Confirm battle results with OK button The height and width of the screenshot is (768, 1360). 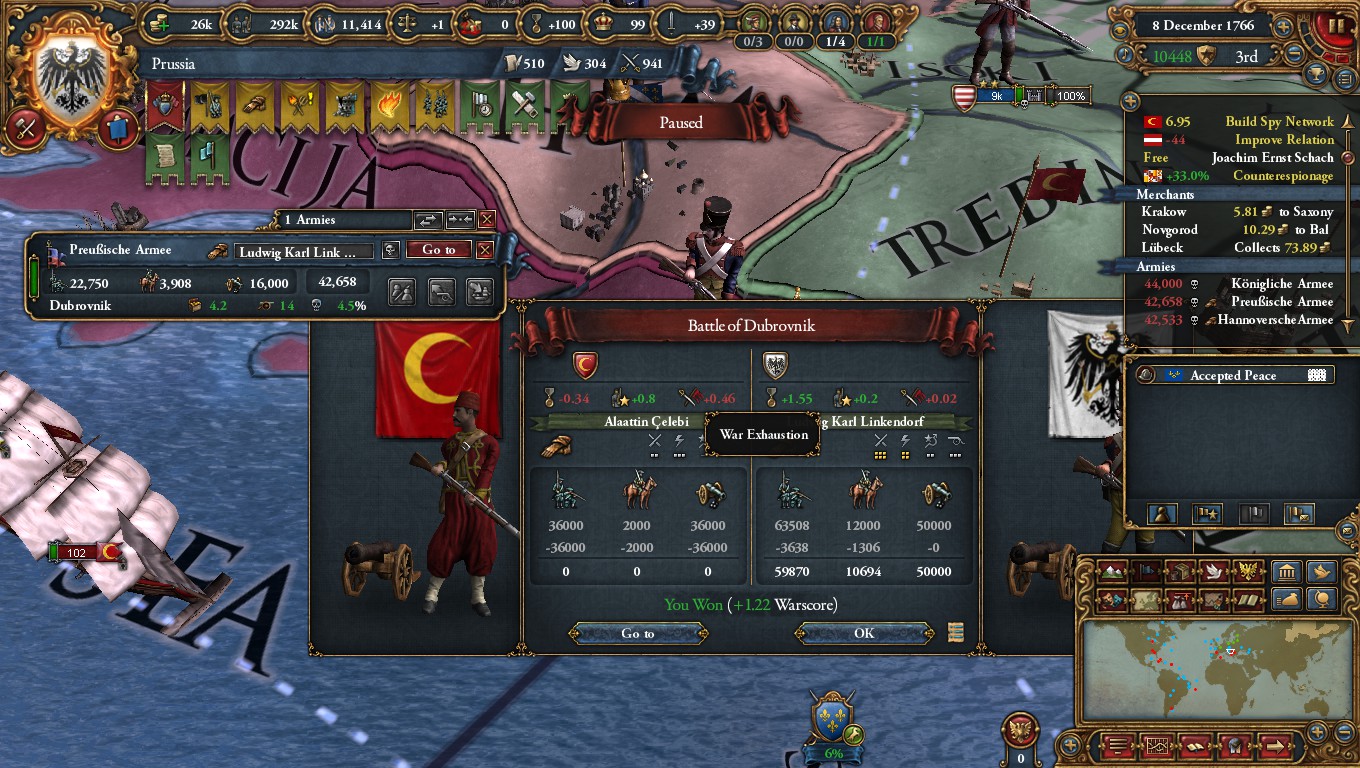tap(864, 633)
